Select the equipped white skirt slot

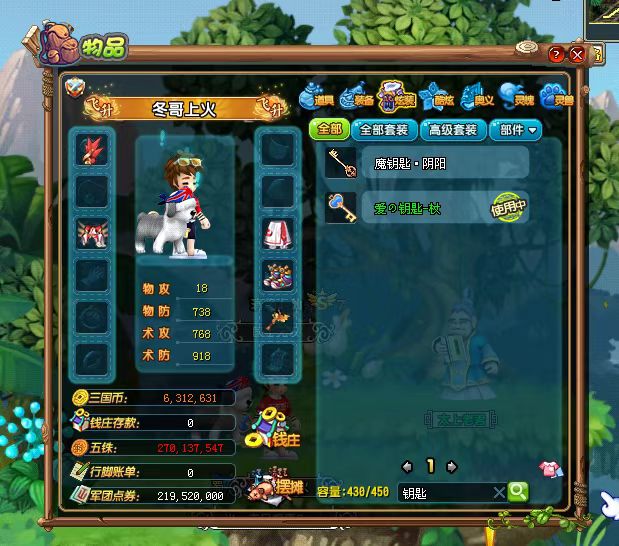coord(277,235)
